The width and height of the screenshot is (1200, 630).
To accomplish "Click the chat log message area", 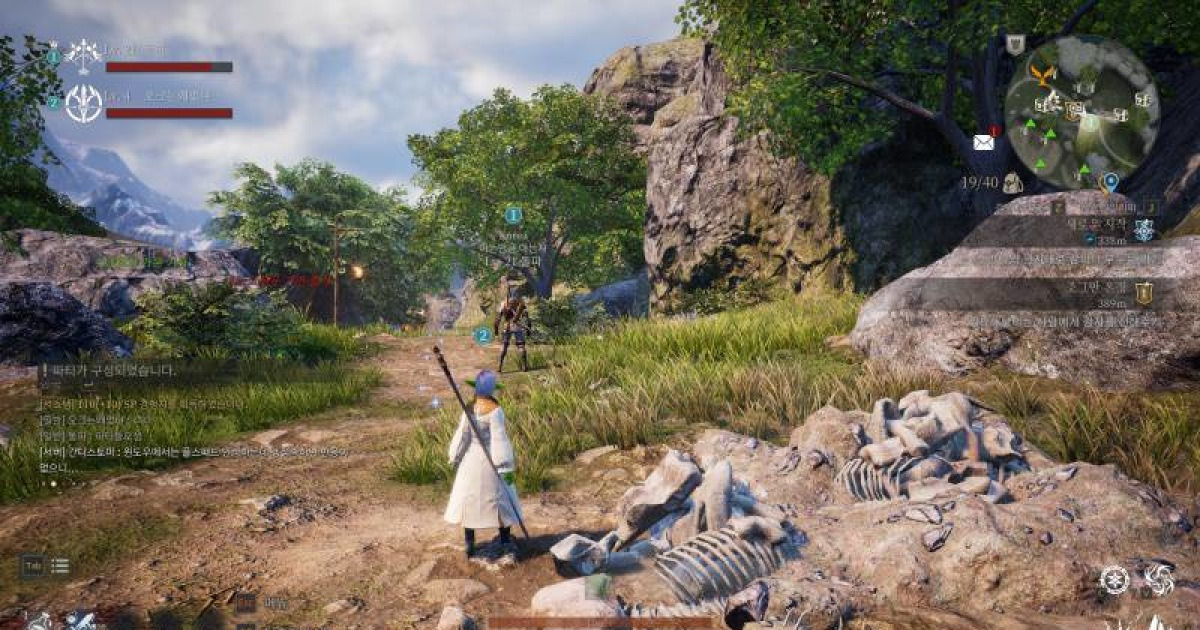I will point(190,430).
